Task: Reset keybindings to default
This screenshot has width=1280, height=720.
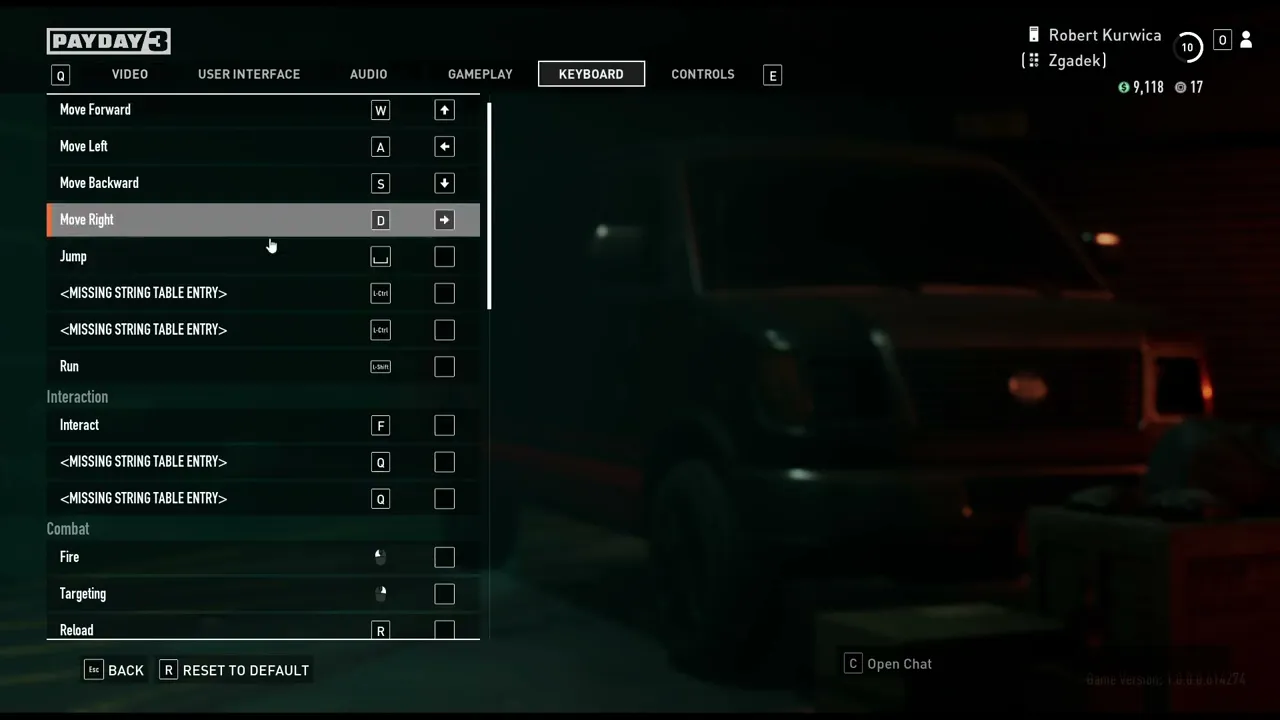Action: 235,670
